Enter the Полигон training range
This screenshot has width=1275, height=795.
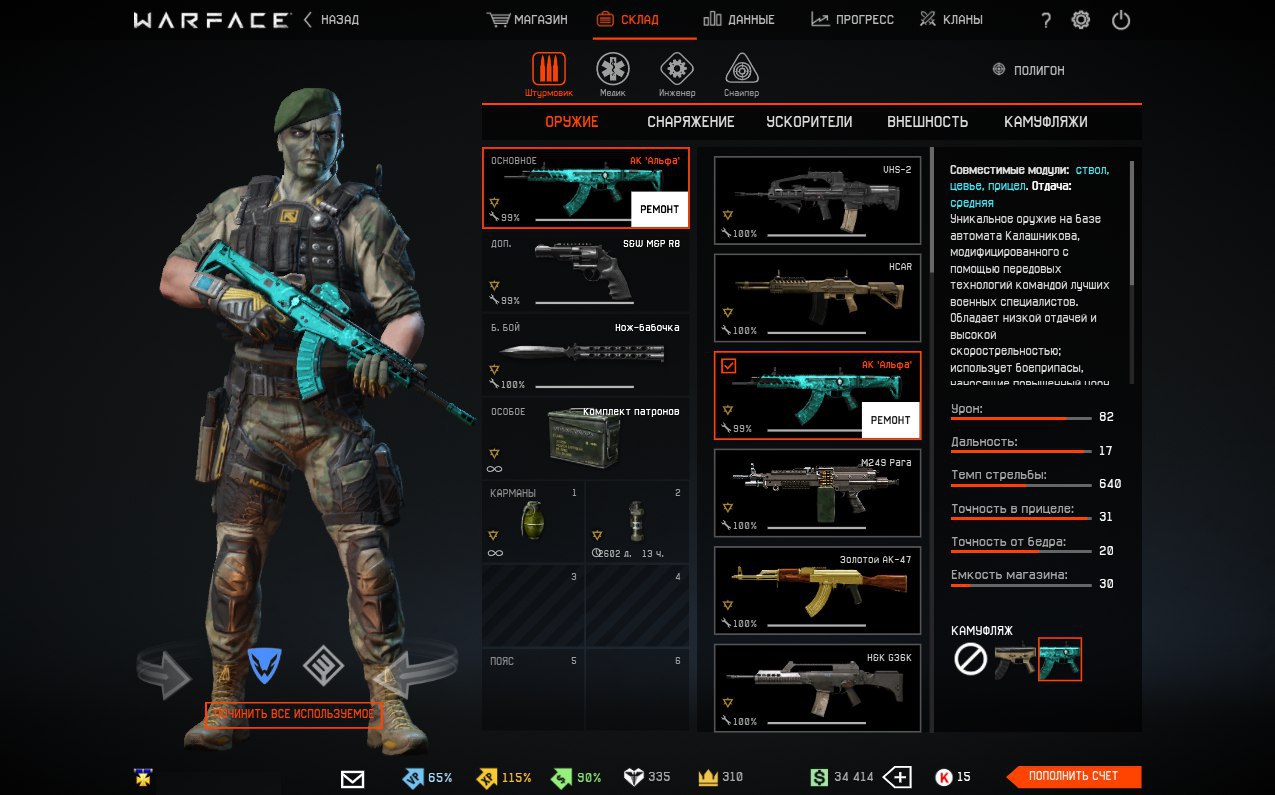(x=1028, y=70)
